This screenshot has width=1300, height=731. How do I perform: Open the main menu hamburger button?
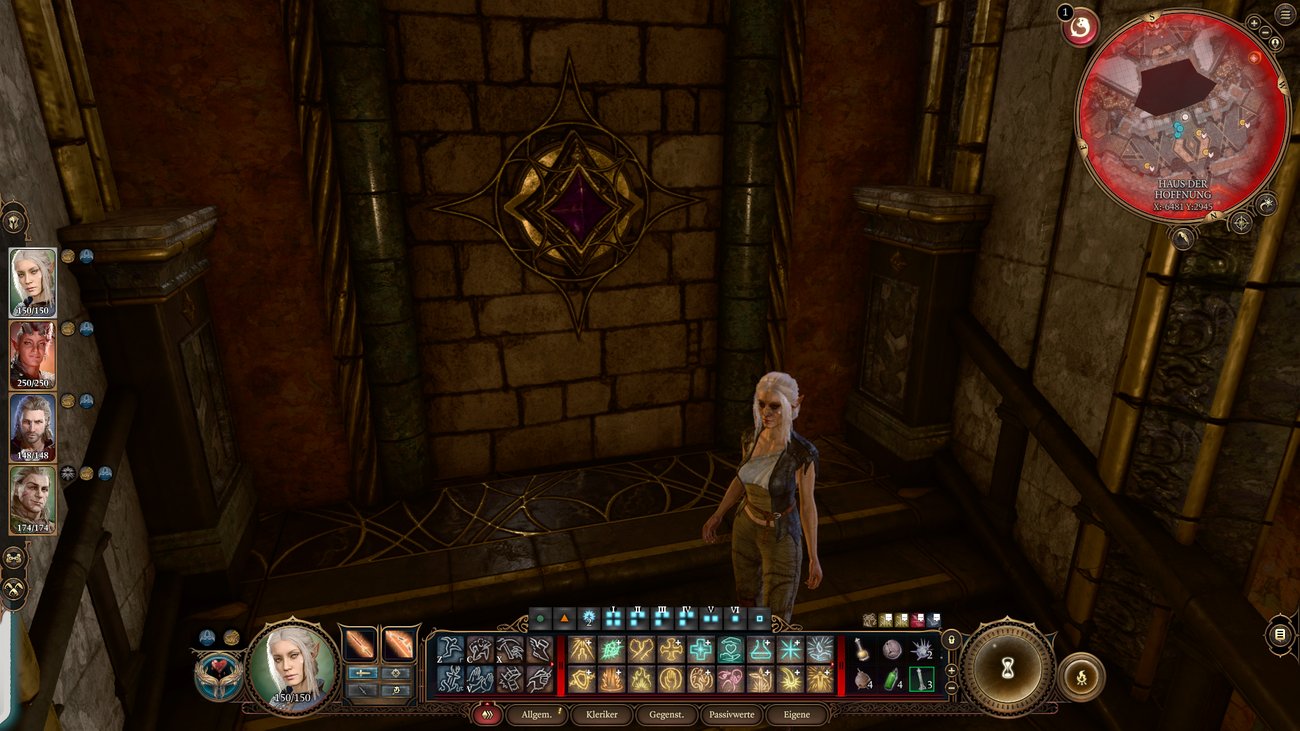coord(1285,14)
